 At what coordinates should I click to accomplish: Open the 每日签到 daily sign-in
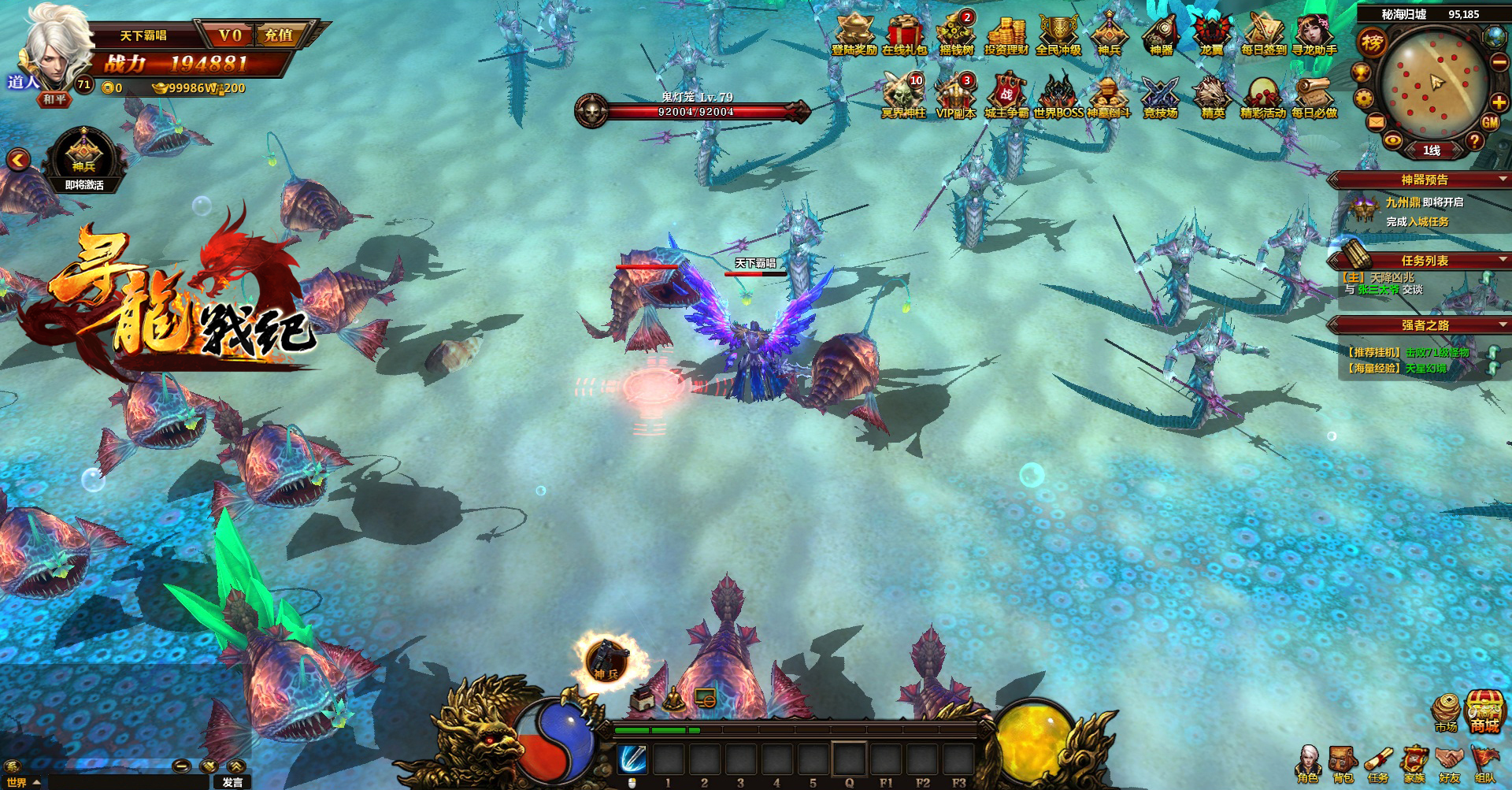[x=1263, y=35]
